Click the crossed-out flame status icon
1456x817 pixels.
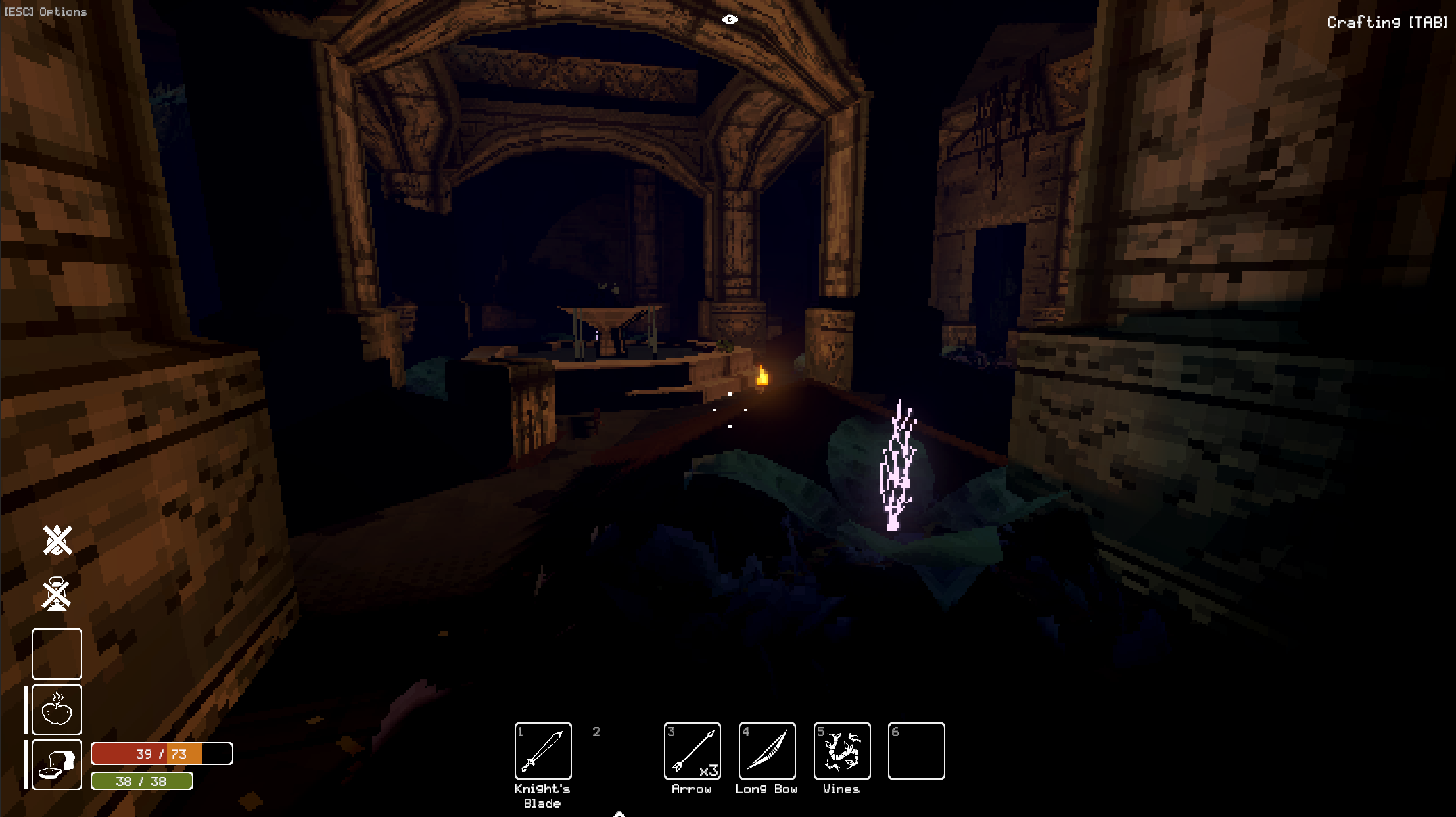pyautogui.click(x=57, y=540)
